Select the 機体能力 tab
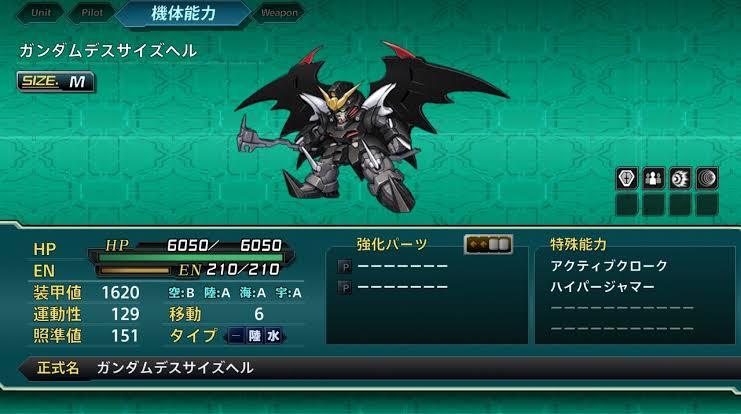741x414 pixels. tap(184, 14)
